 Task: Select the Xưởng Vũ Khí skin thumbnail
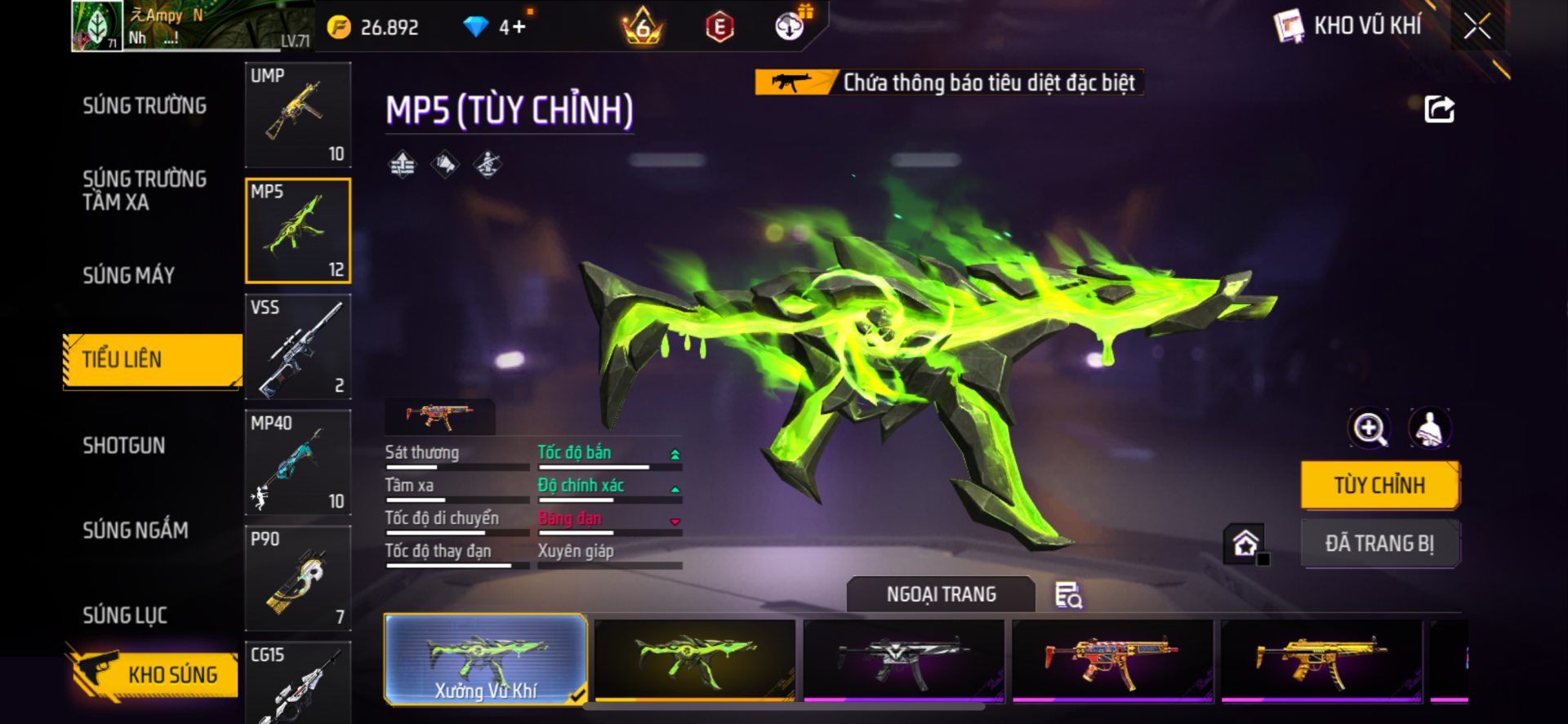tap(486, 660)
